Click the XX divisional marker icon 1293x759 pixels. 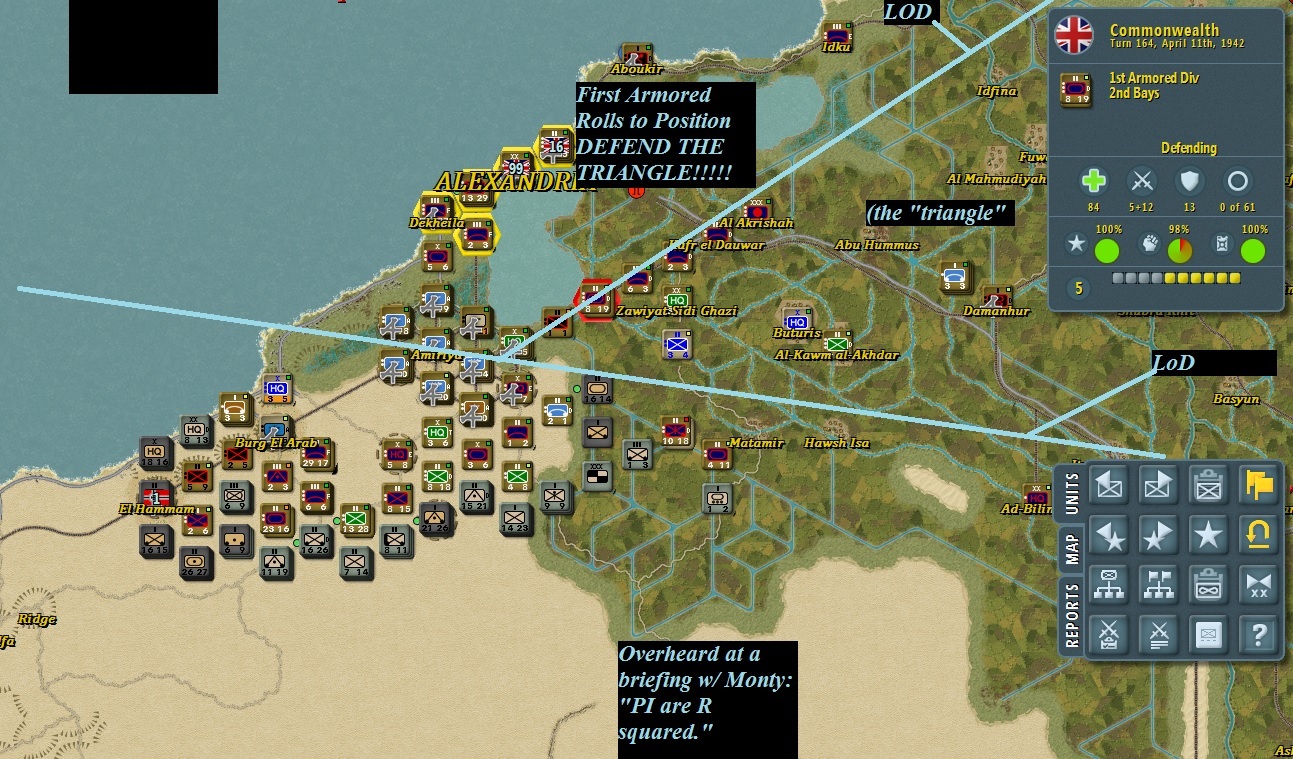tap(1258, 585)
